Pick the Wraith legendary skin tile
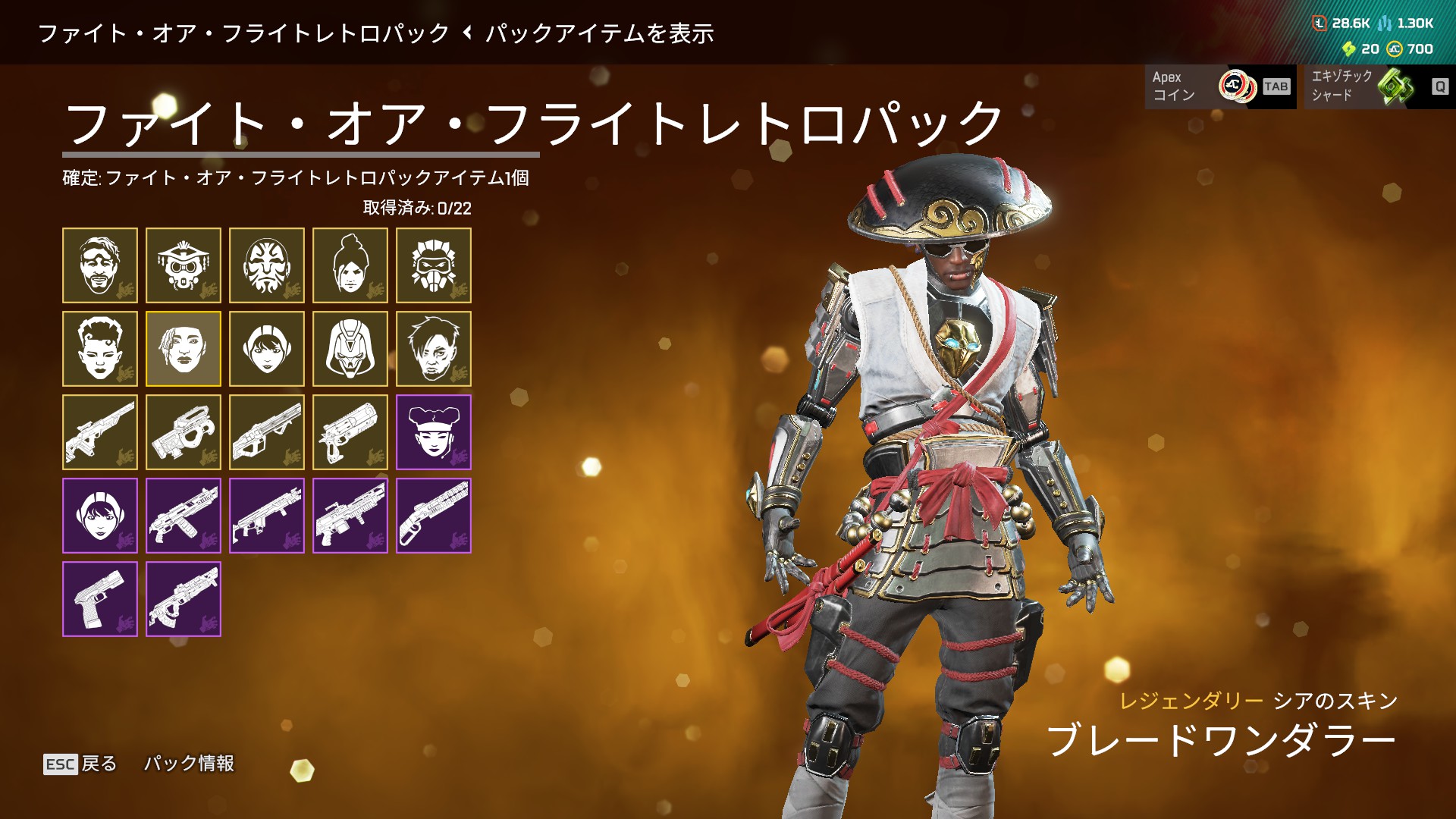This screenshot has width=1456, height=819. coord(350,265)
